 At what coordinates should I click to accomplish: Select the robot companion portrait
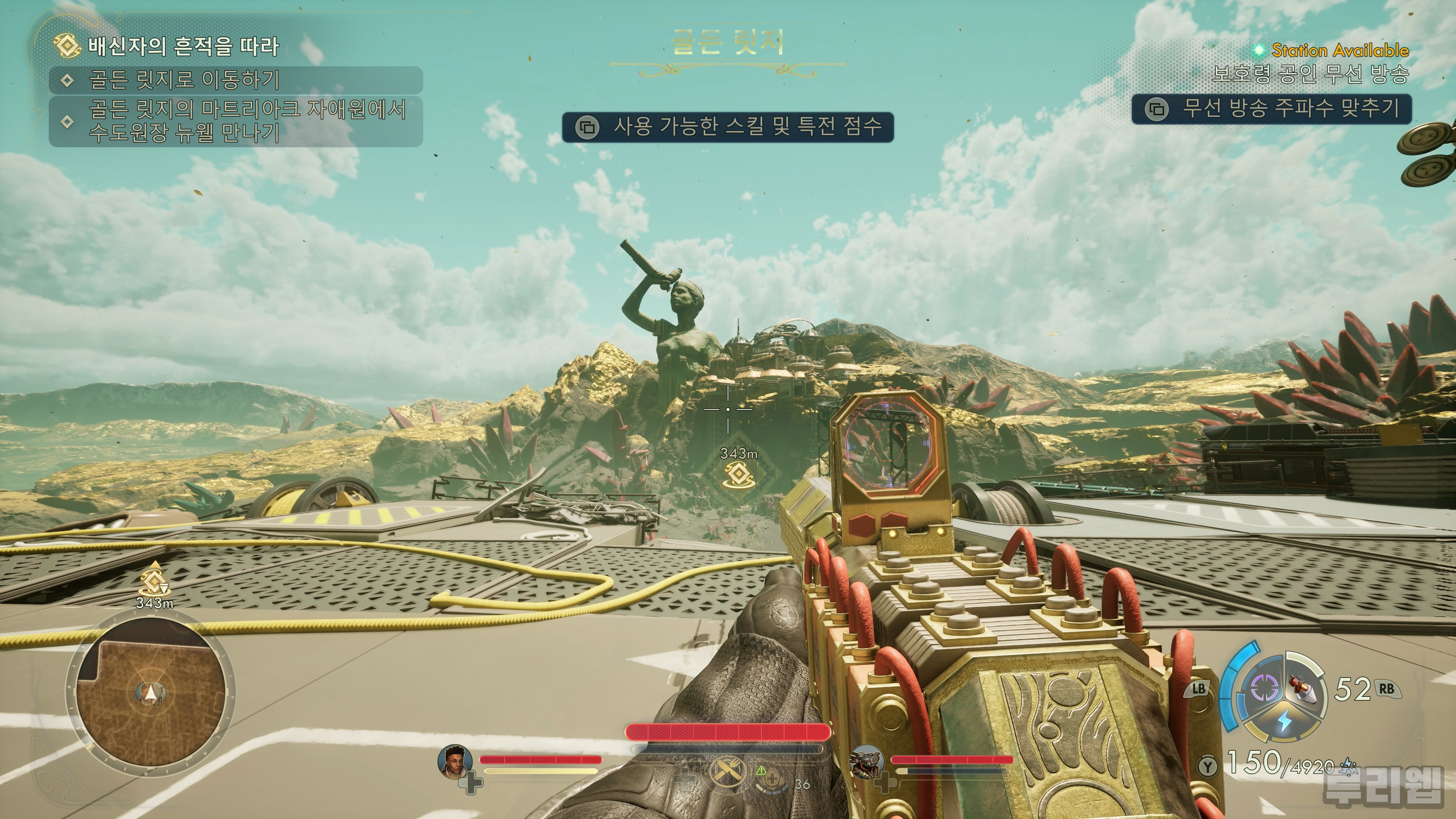(866, 761)
